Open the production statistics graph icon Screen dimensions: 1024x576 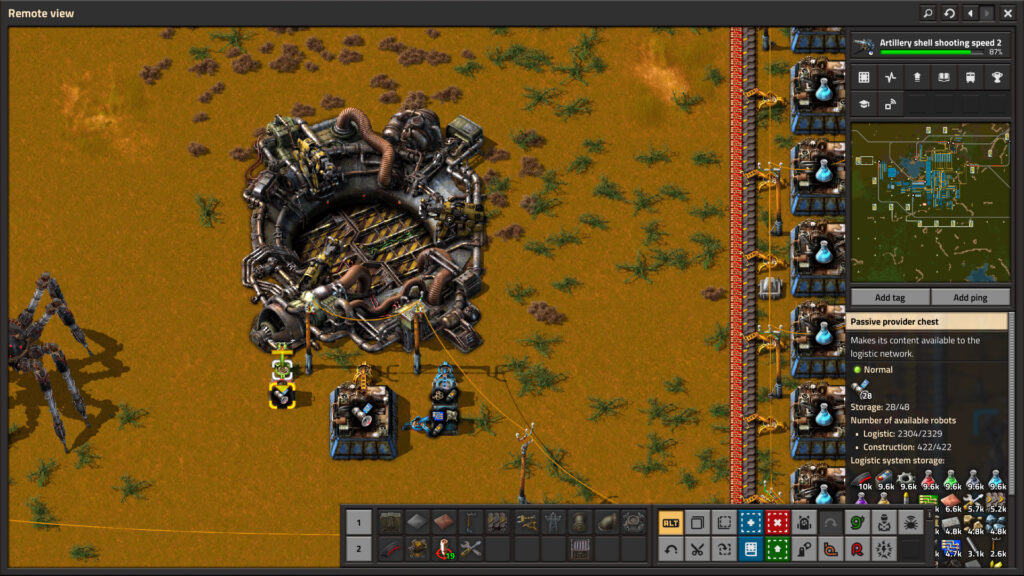coord(890,77)
